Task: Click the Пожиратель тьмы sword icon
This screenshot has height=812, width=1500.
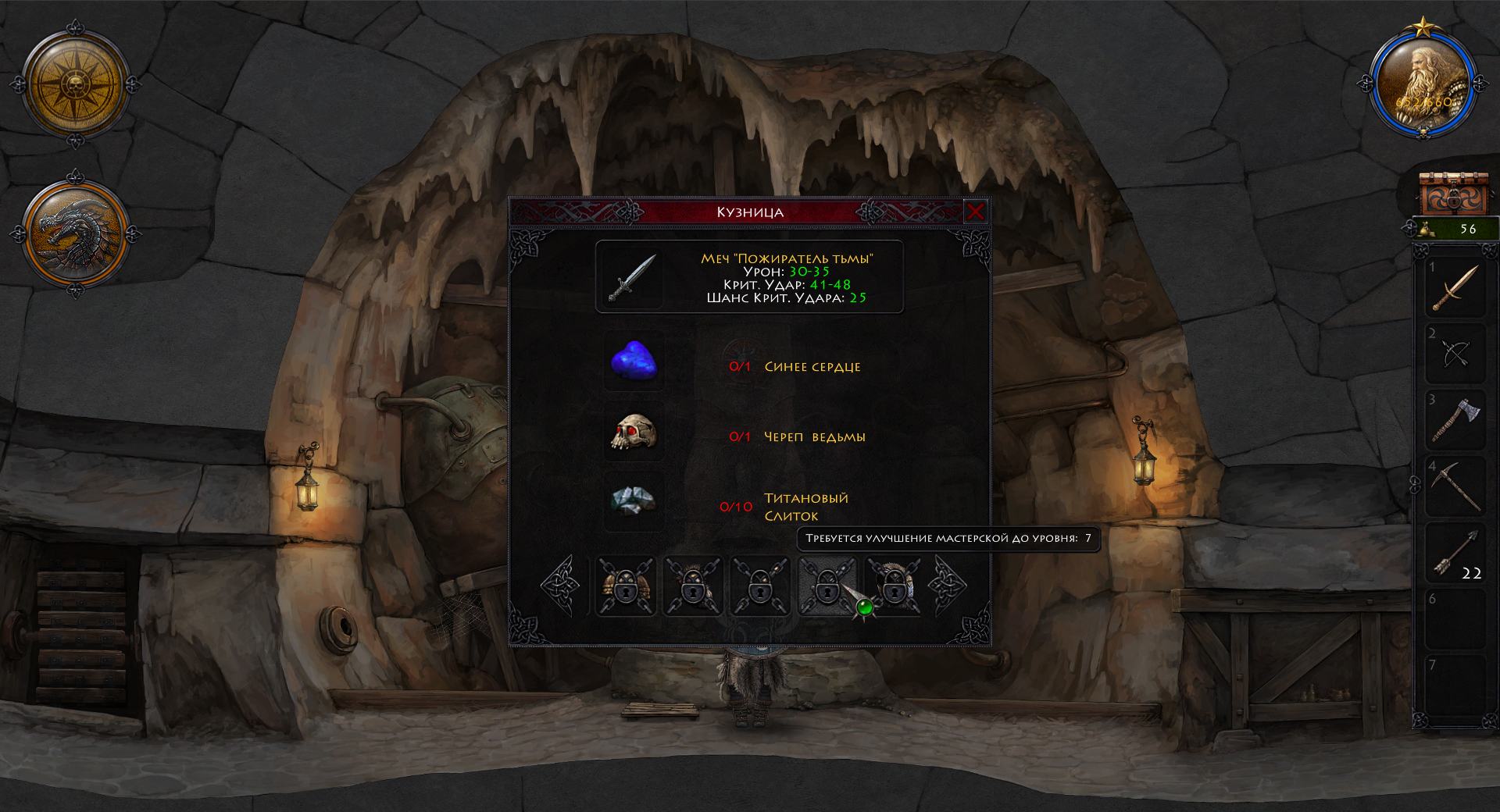Action: 632,278
